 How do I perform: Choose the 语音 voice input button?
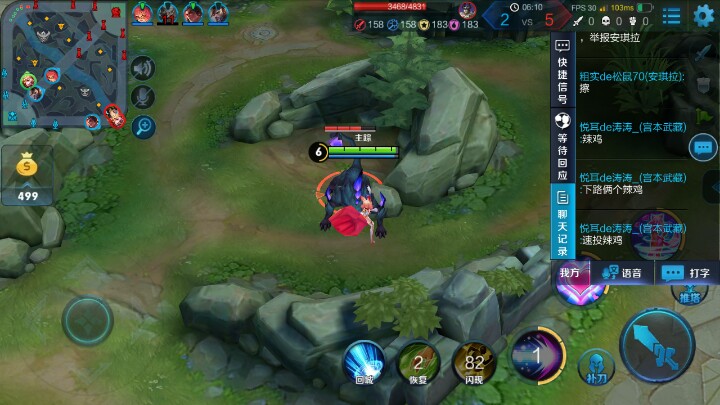pyautogui.click(x=620, y=273)
